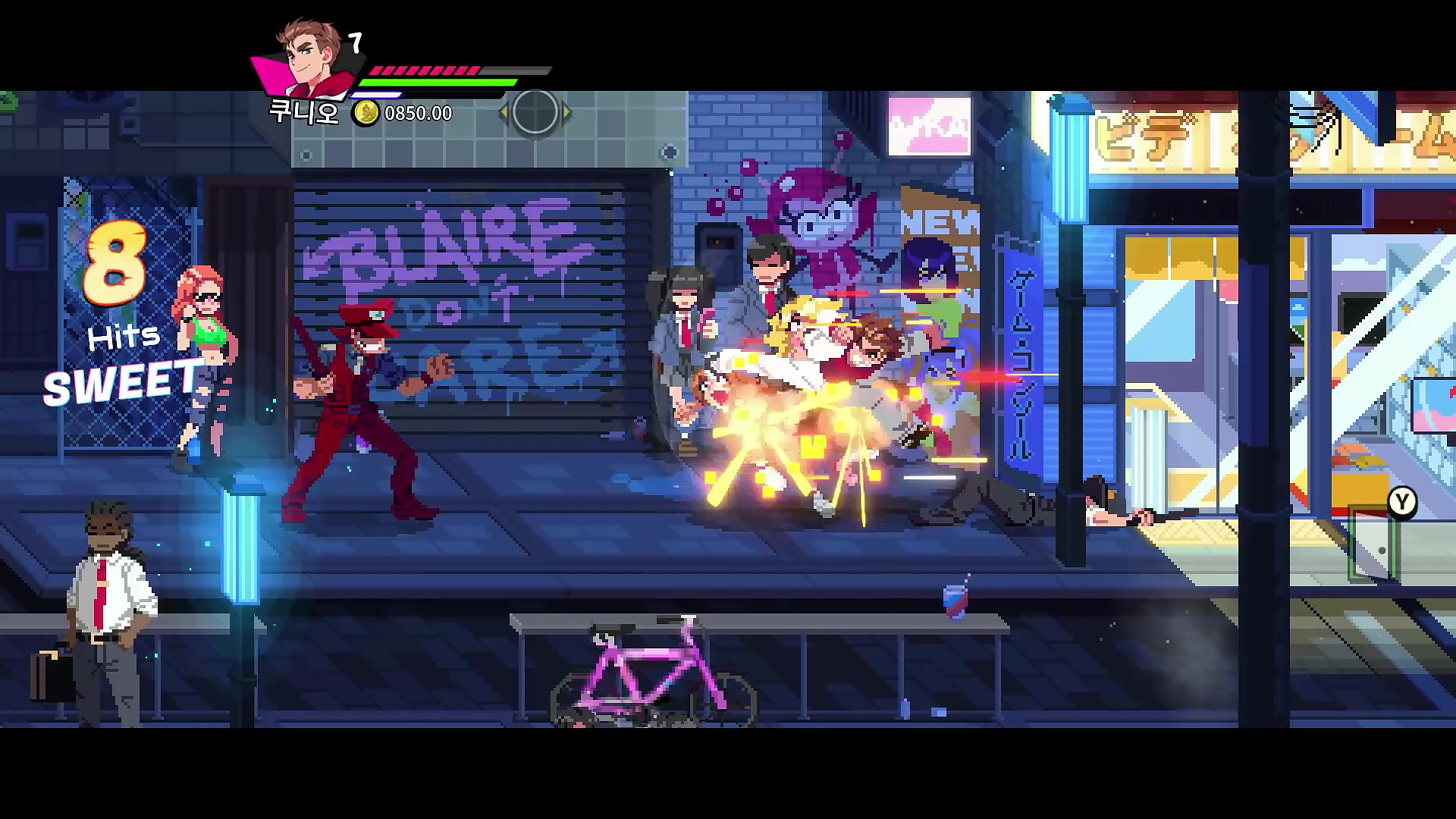Click the door exit indicator icon
Viewport: 1456px width, 819px height.
pyautogui.click(x=1373, y=546)
